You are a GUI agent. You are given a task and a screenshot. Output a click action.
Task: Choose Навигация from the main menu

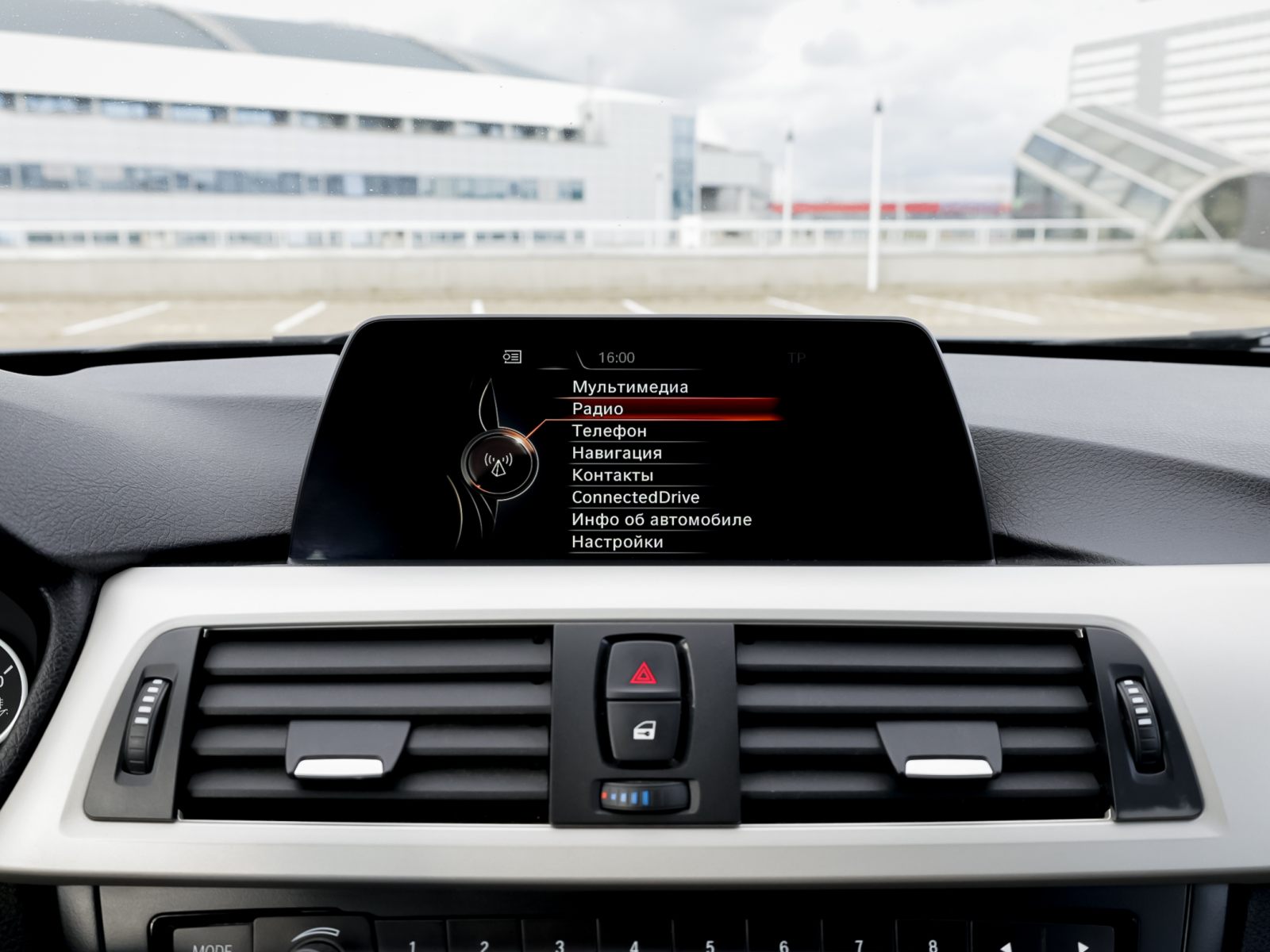(x=617, y=454)
